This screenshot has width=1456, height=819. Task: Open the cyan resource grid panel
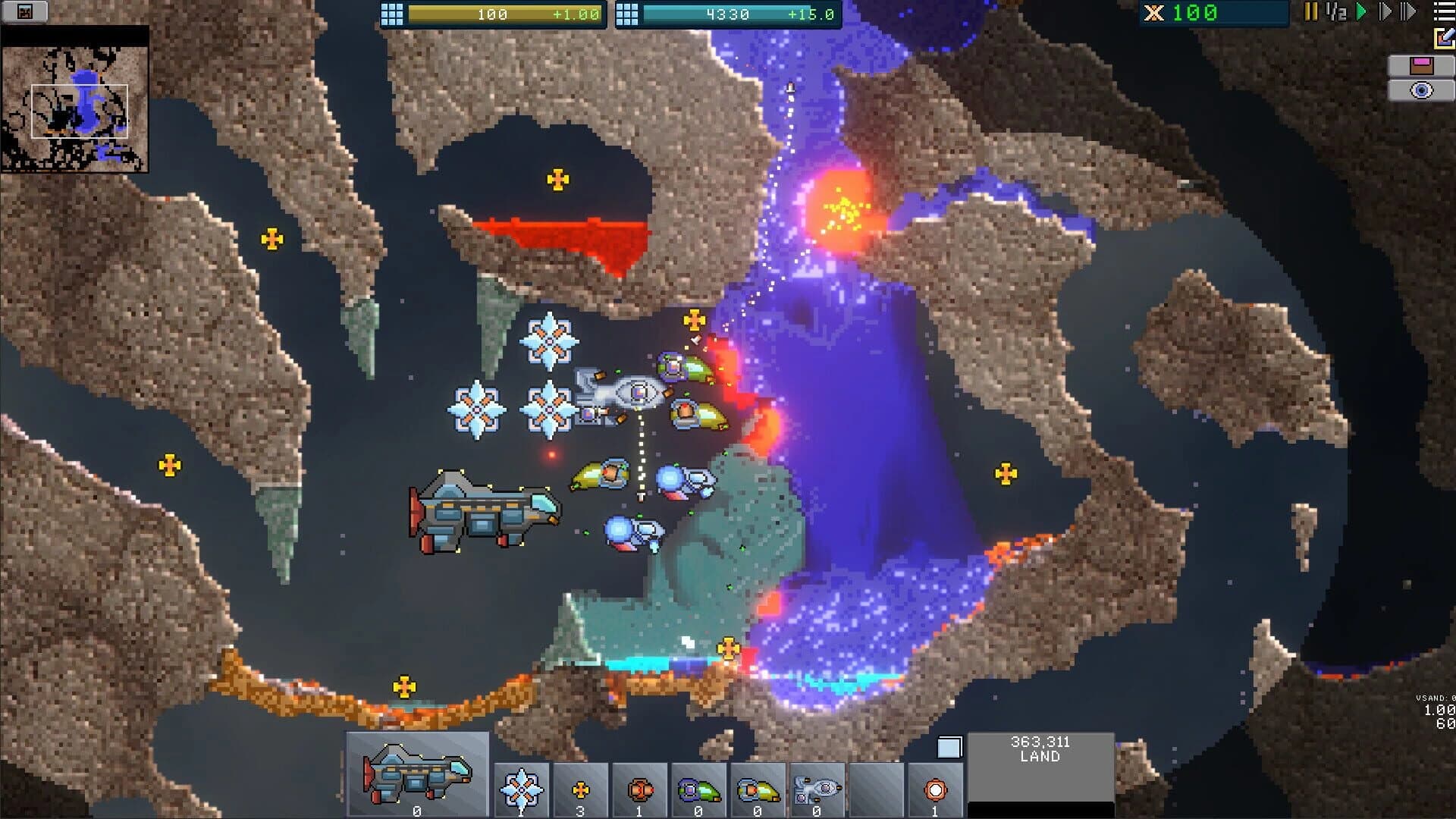coord(629,12)
